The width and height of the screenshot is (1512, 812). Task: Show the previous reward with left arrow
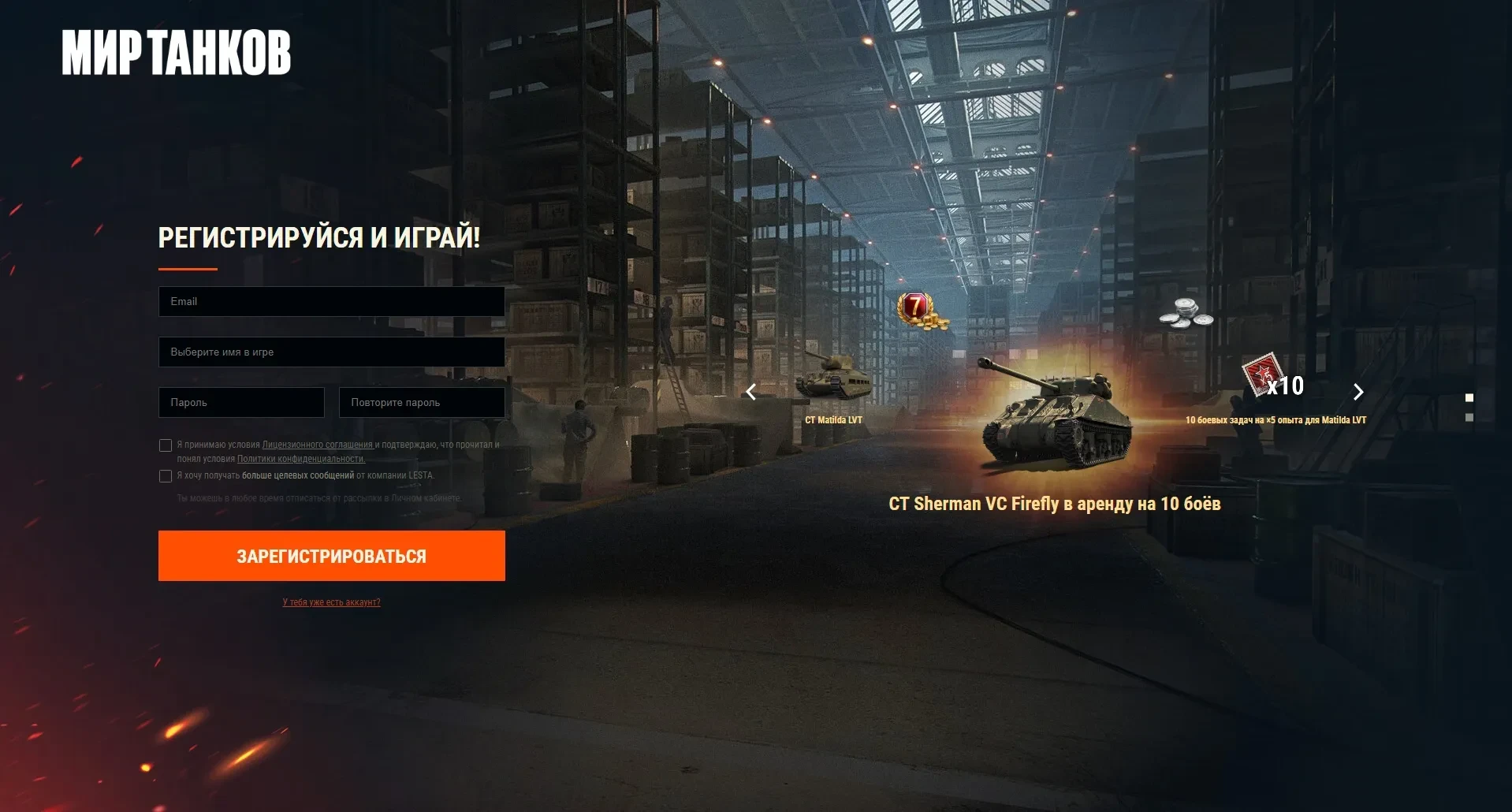point(751,392)
